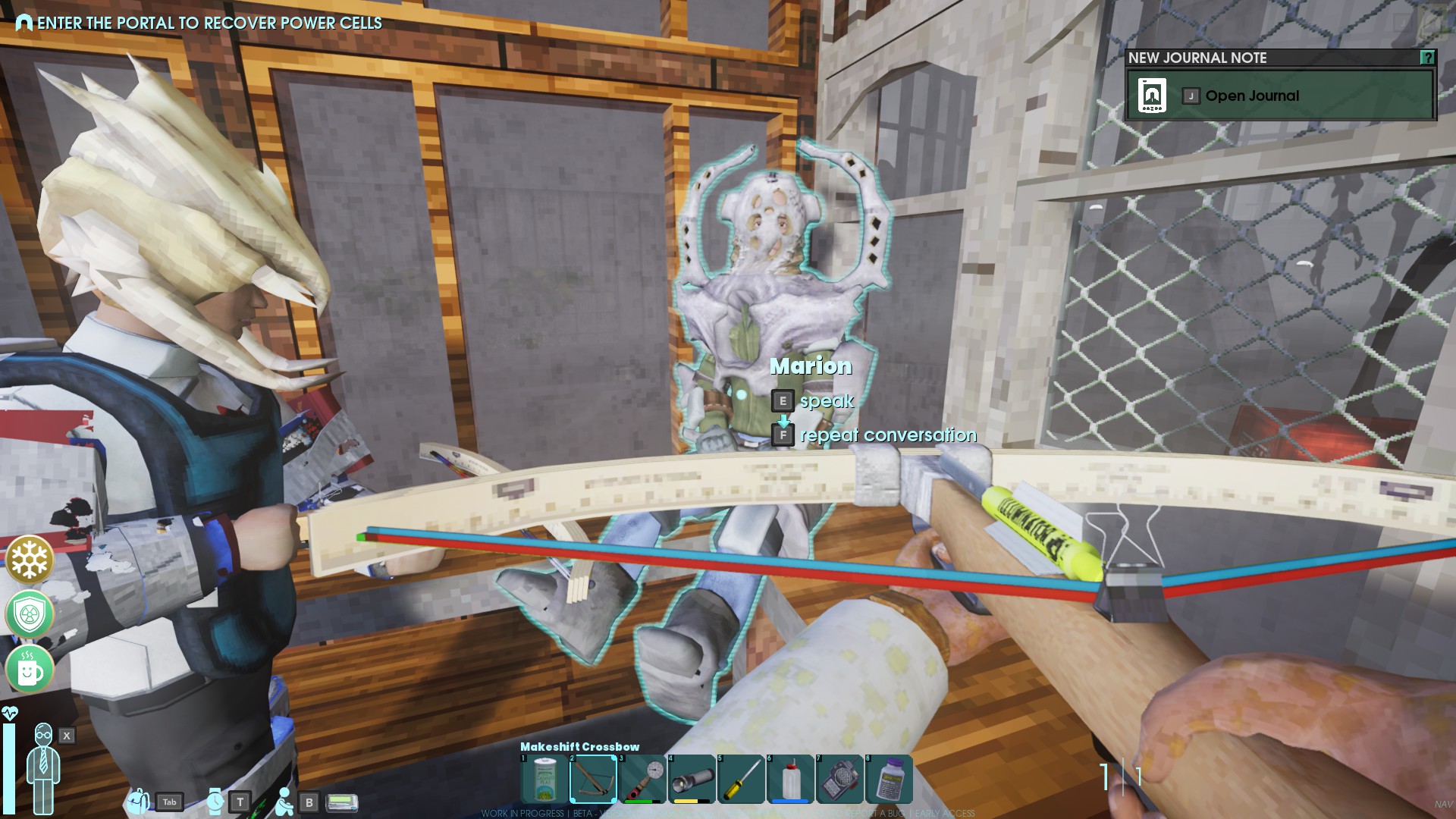The width and height of the screenshot is (1456, 819).
Task: Select the Makeshift Crossbow hotbar slot
Action: pyautogui.click(x=593, y=779)
